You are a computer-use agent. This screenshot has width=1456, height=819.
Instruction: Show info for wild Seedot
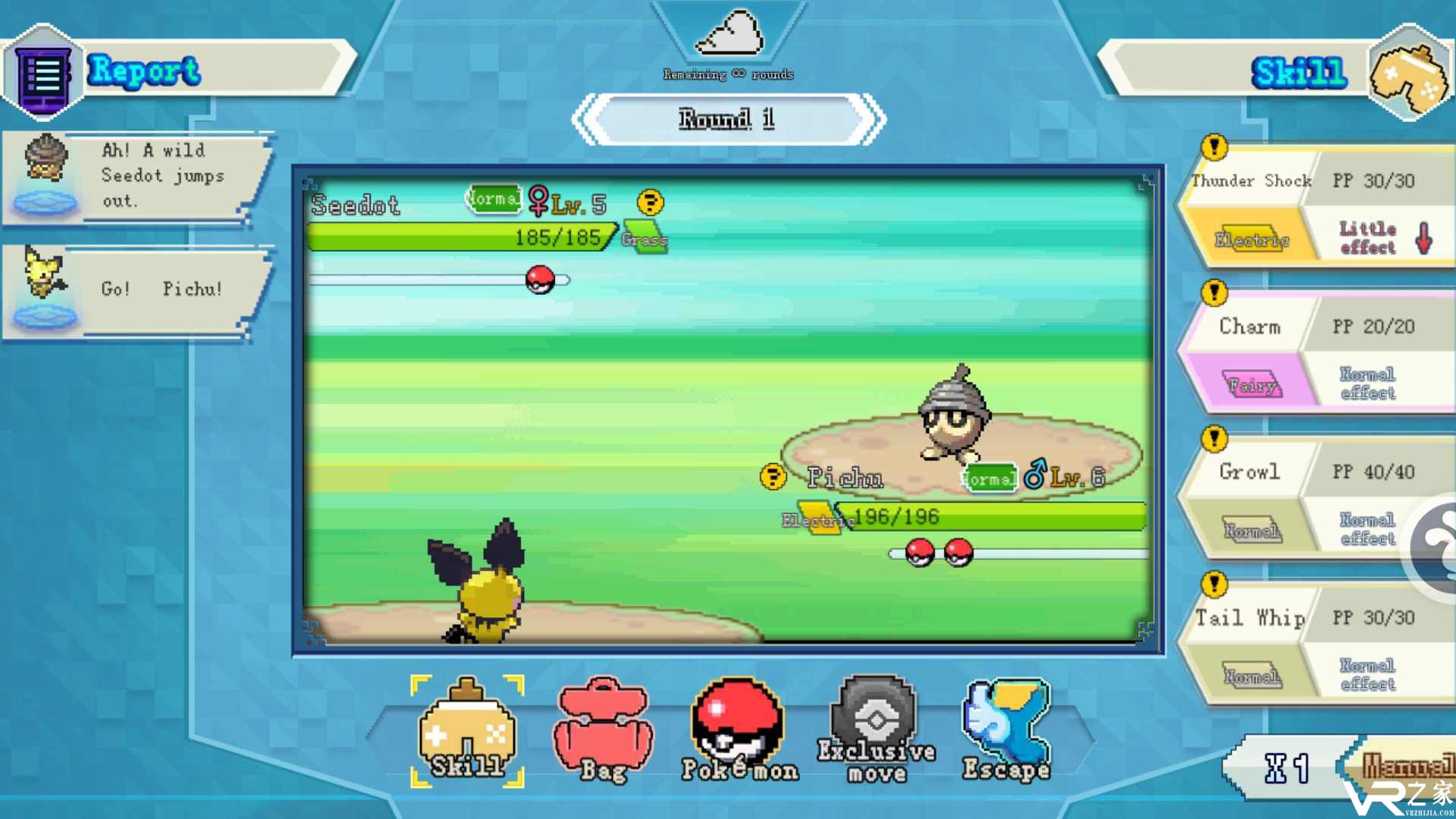pos(650,203)
